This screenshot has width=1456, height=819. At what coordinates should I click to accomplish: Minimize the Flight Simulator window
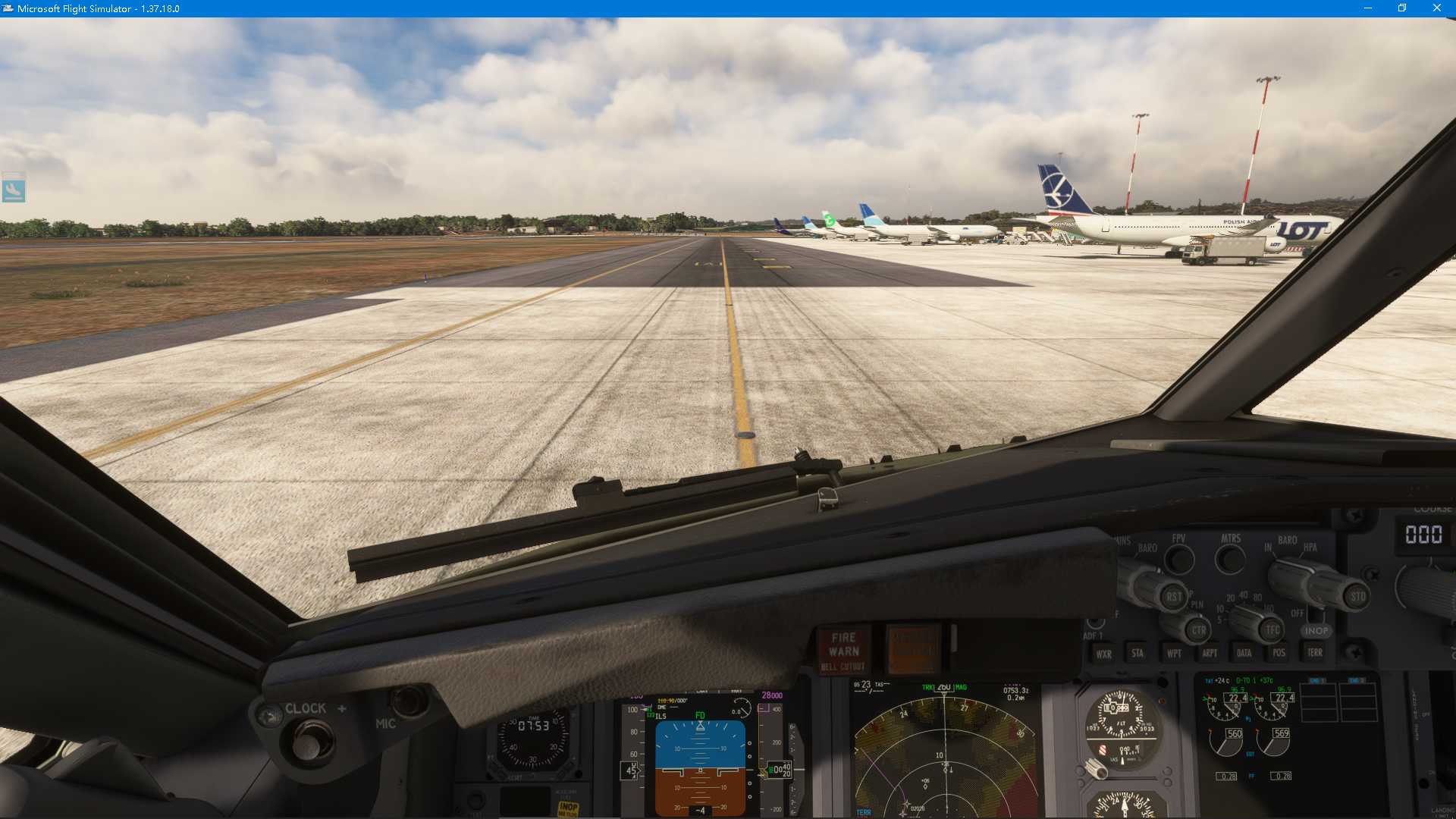tap(1368, 8)
